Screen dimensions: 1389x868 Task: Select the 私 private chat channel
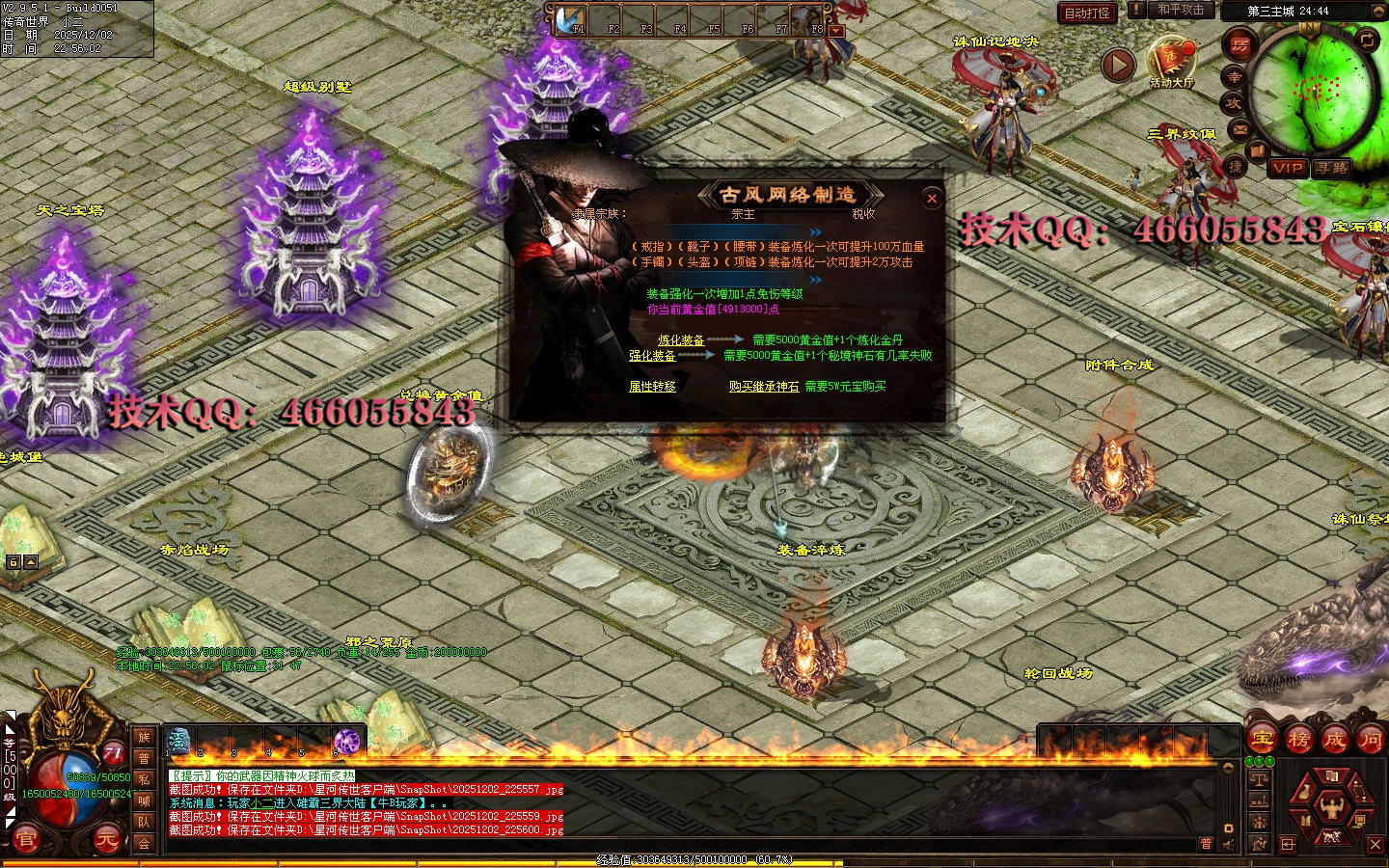click(144, 779)
